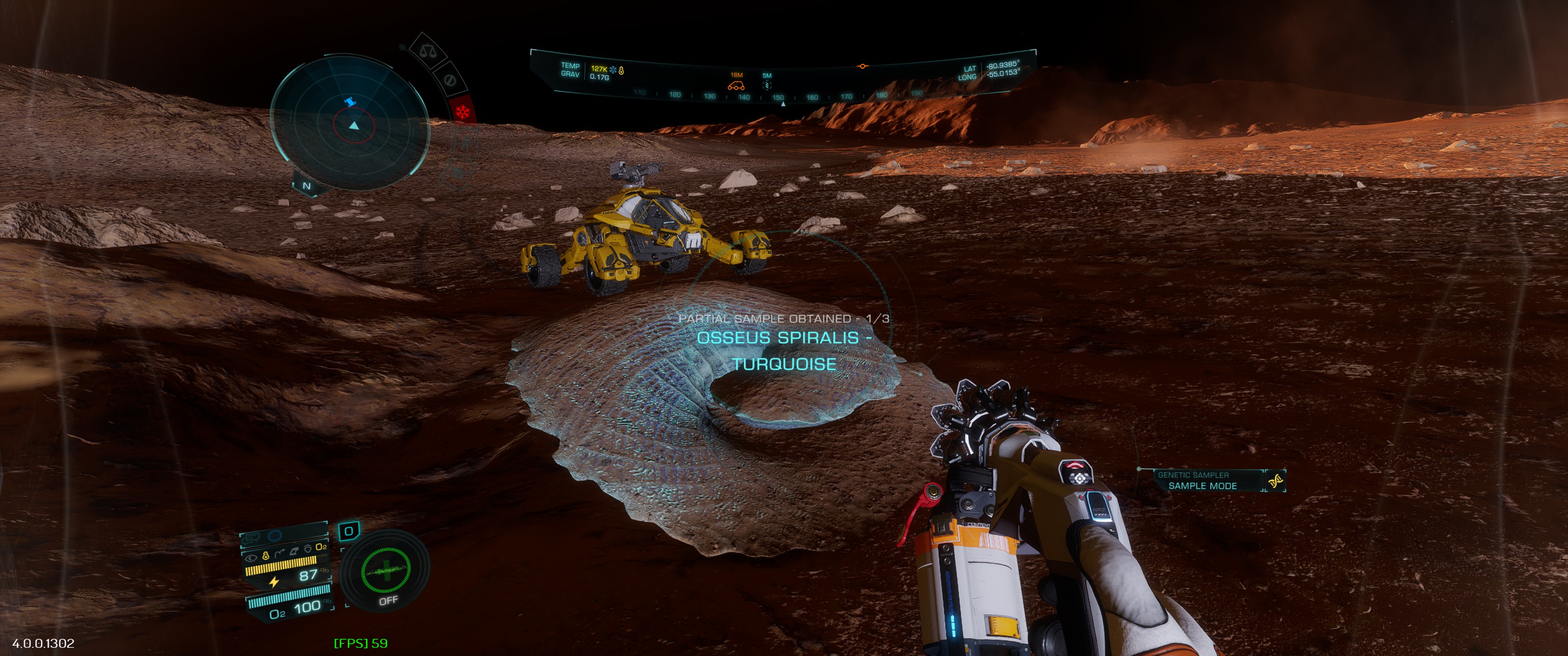Open the chat bubbles comms icon
The height and width of the screenshot is (656, 1568).
pos(253,537)
